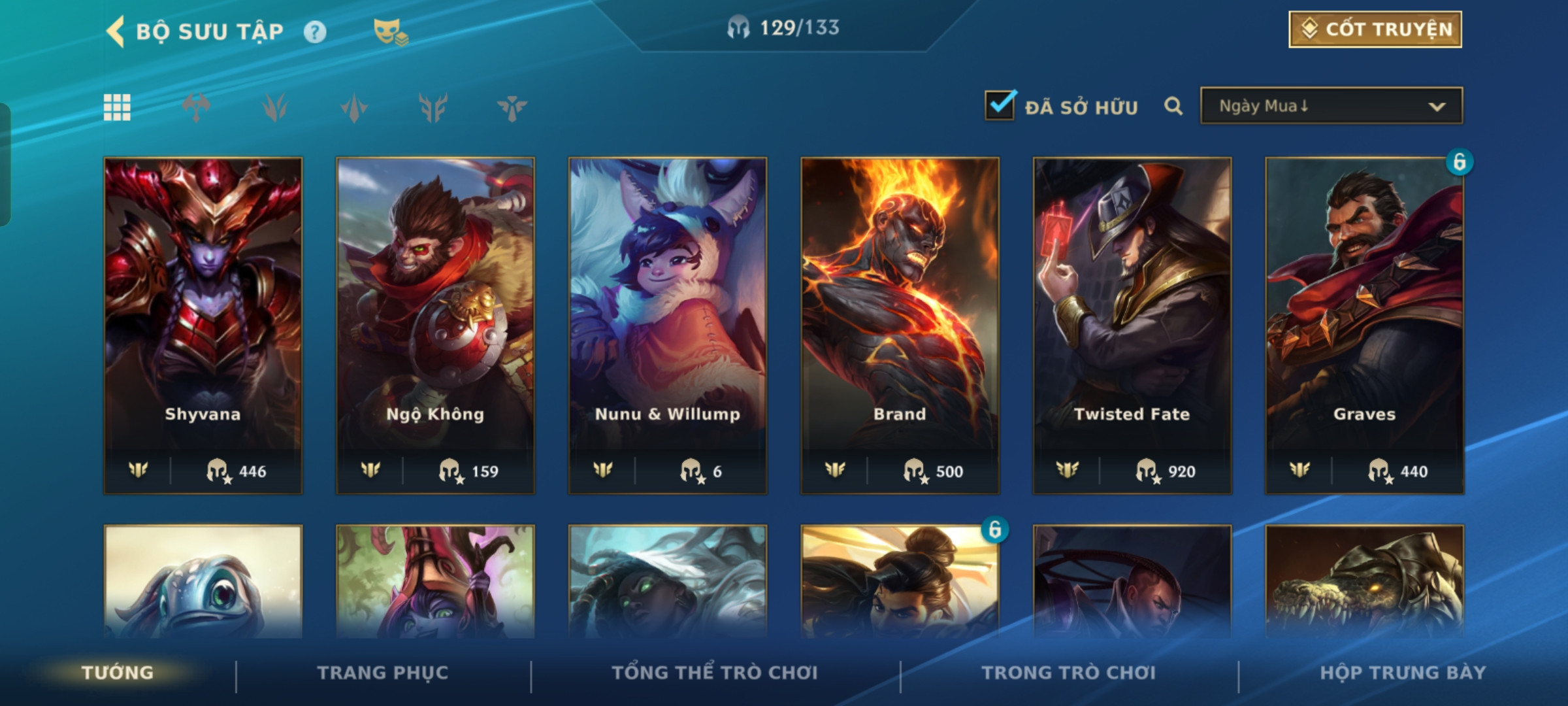
Task: Open the magnifying glass champion search
Action: [x=1173, y=106]
